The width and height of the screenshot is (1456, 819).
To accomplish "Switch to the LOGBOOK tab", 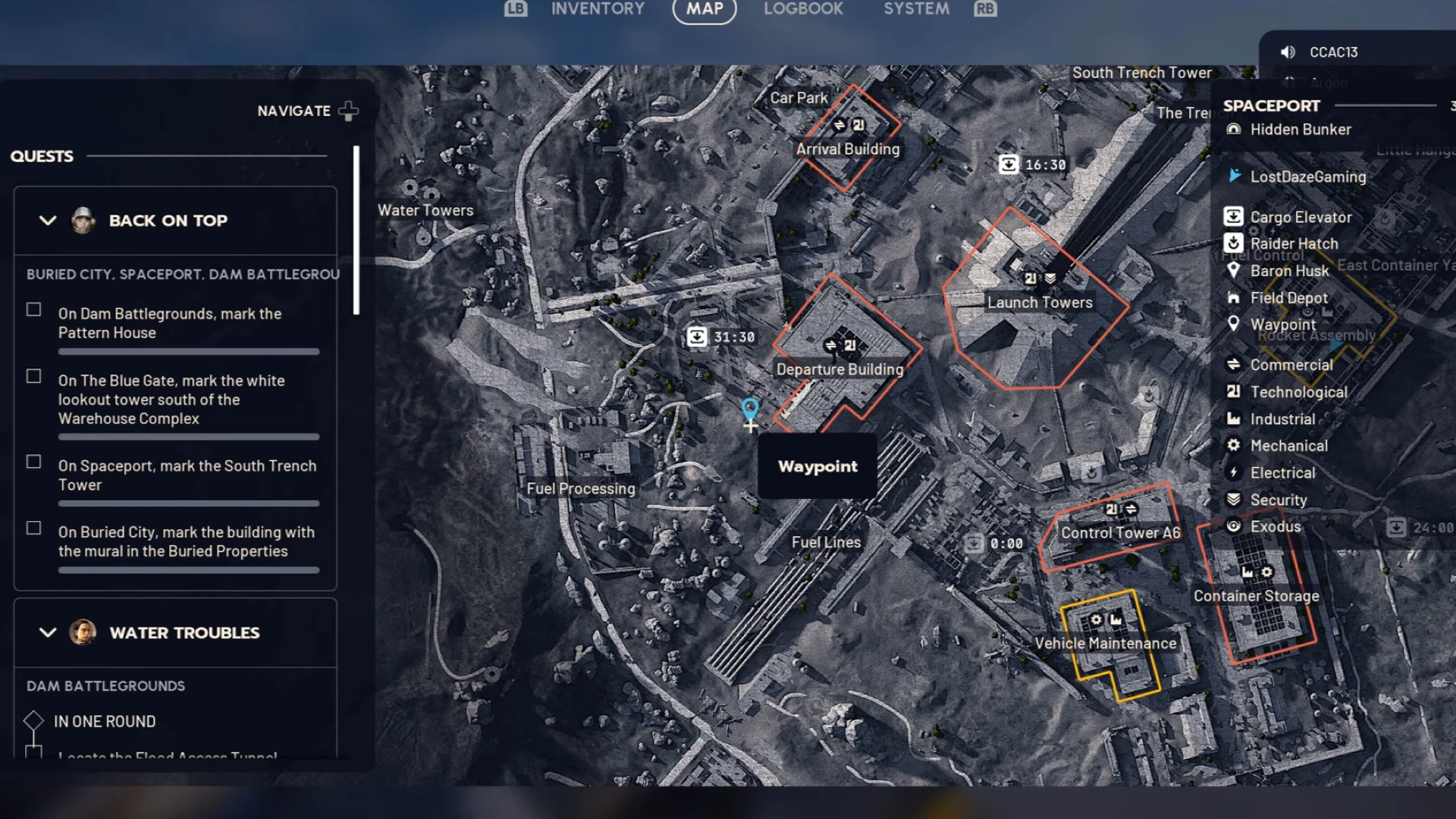I will 803,10.
